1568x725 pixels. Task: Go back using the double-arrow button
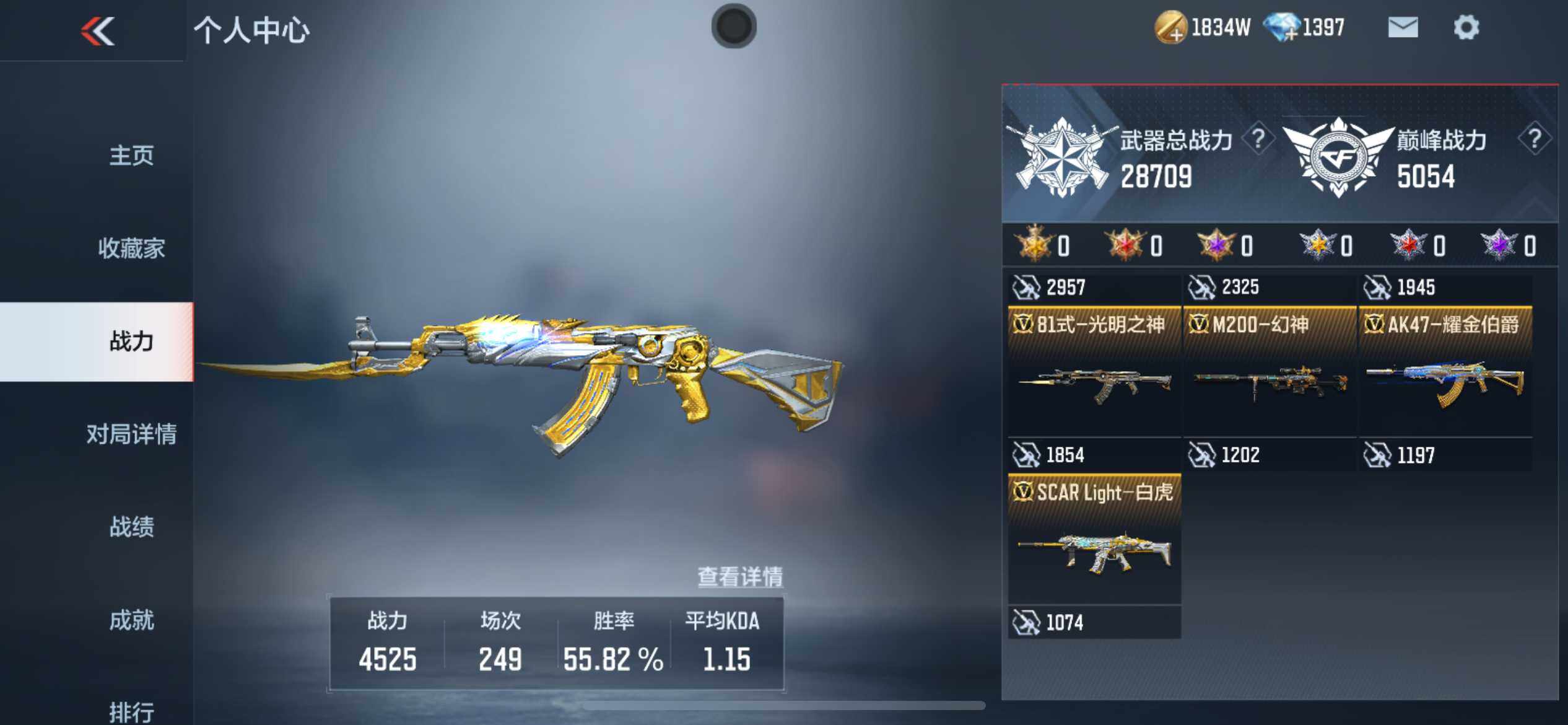point(98,30)
